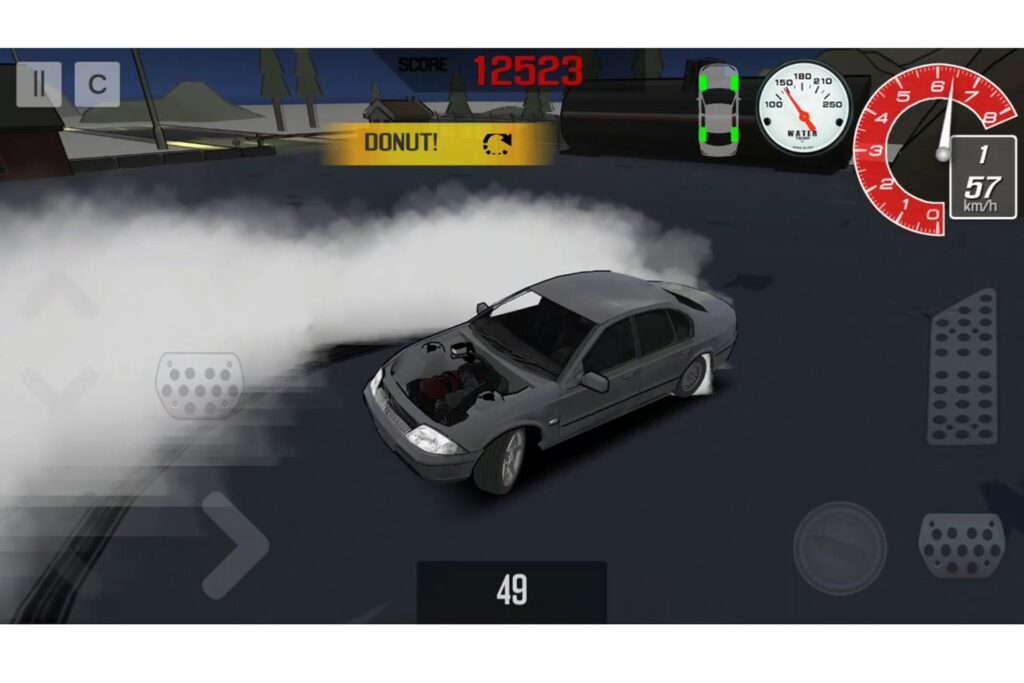Steer right with the right arrow
The width and height of the screenshot is (1024, 683).
tap(236, 545)
